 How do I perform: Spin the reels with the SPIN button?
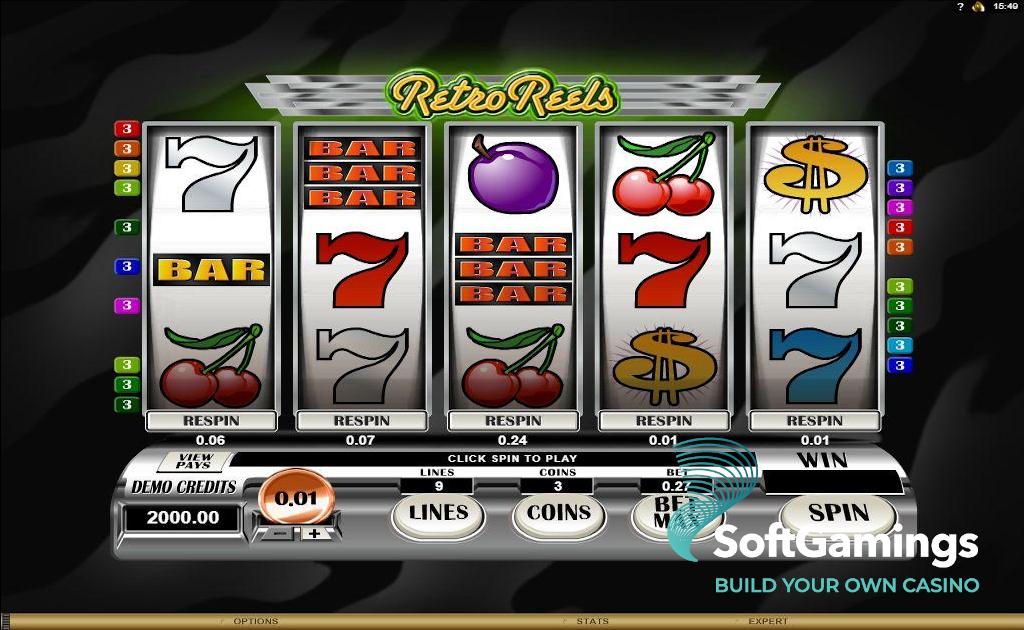(837, 513)
